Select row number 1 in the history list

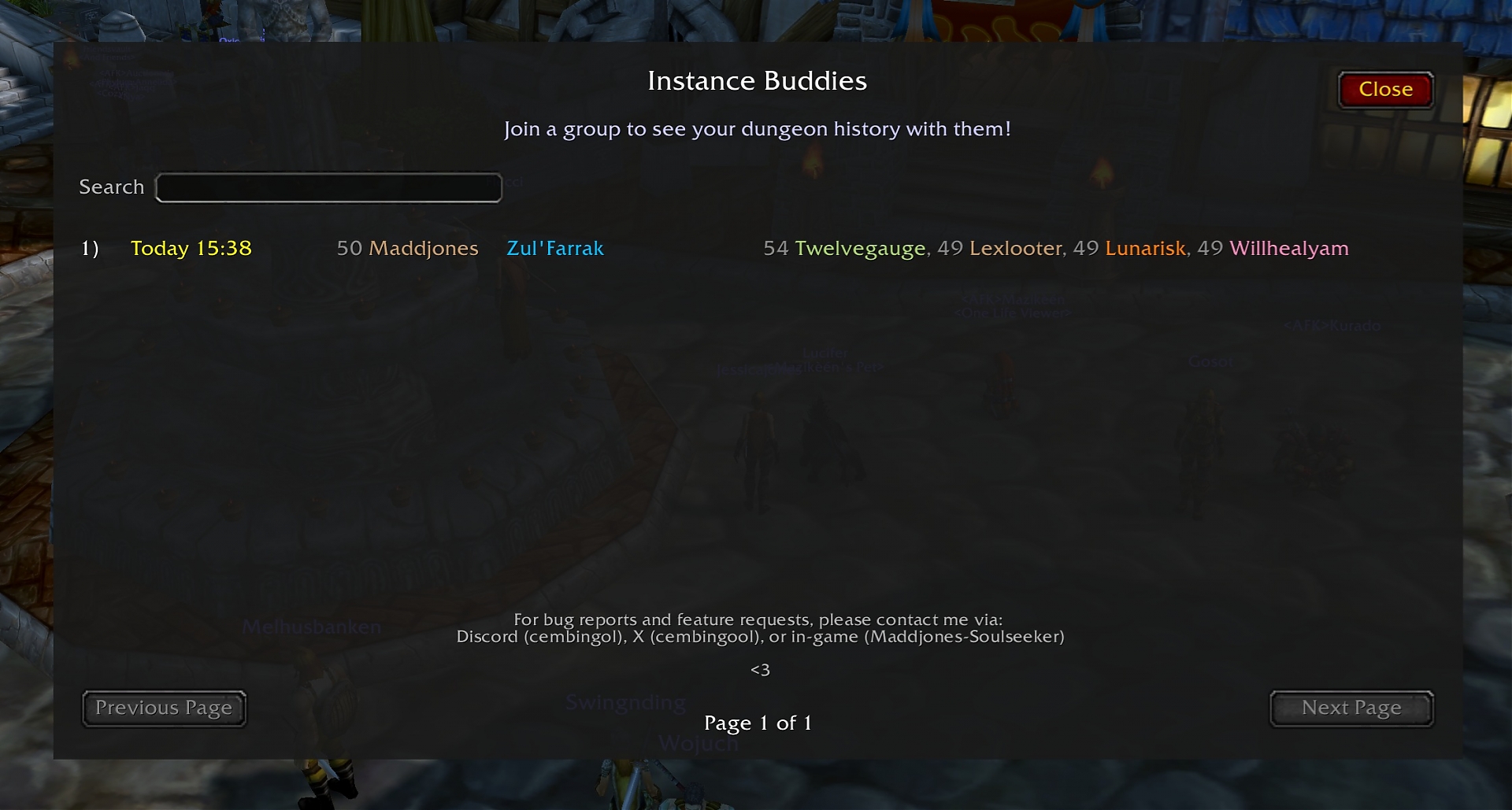tap(89, 248)
